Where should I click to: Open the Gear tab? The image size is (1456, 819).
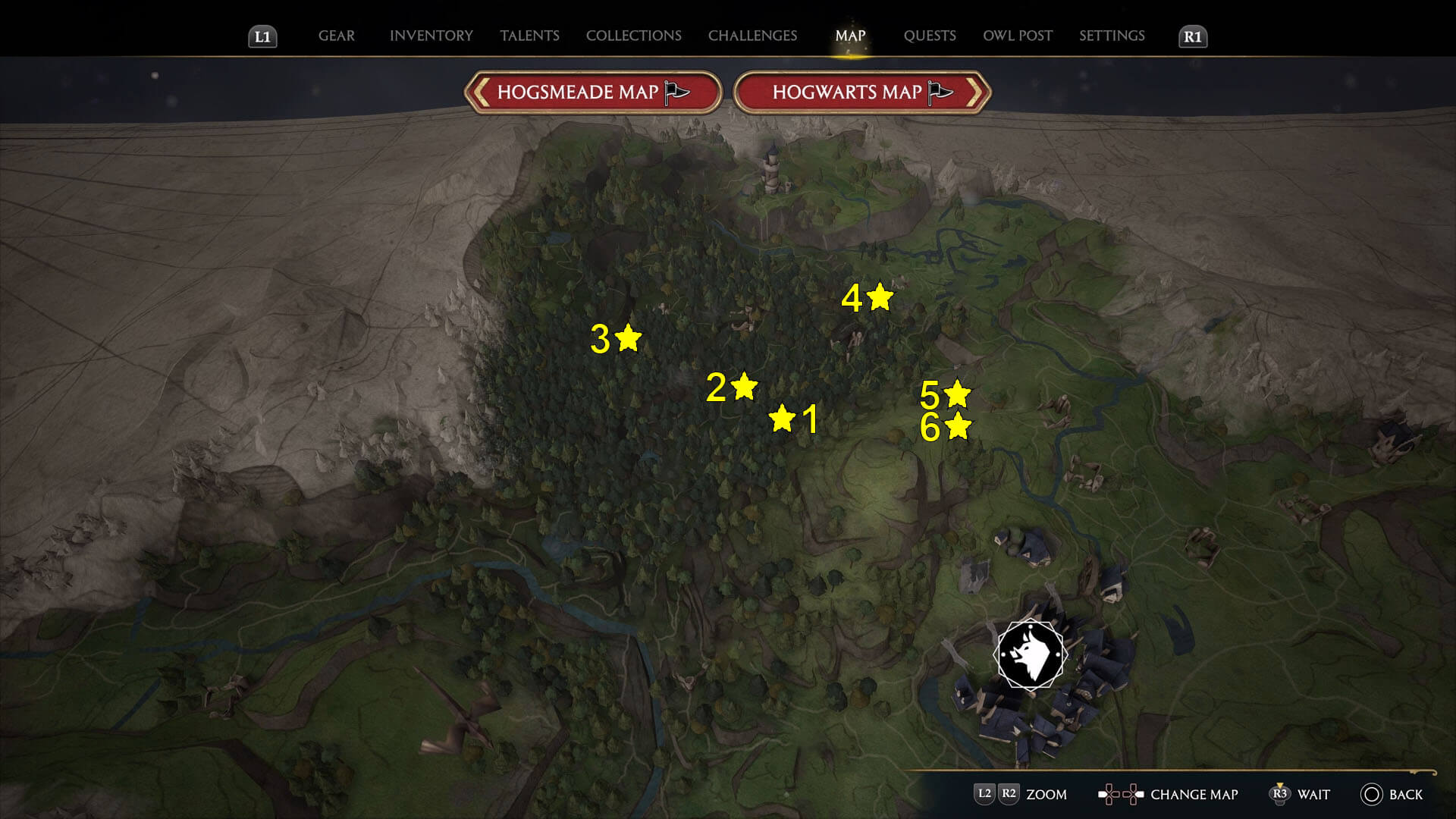pos(336,36)
